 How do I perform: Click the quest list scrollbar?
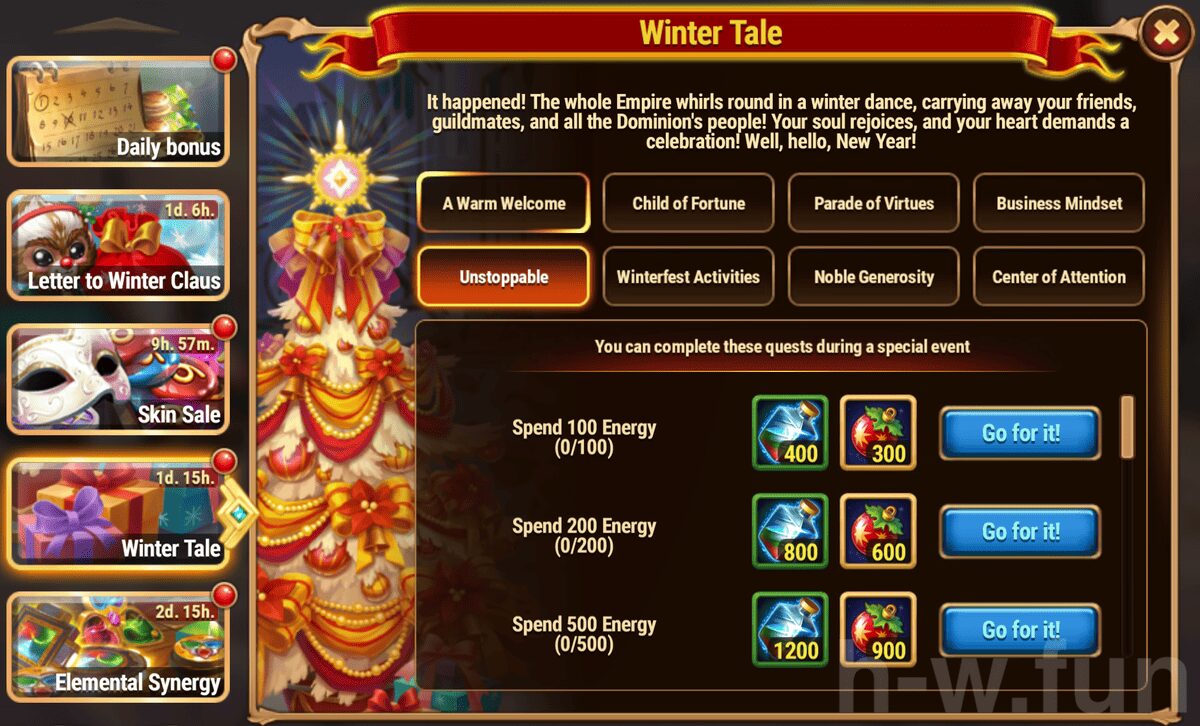coord(1128,426)
